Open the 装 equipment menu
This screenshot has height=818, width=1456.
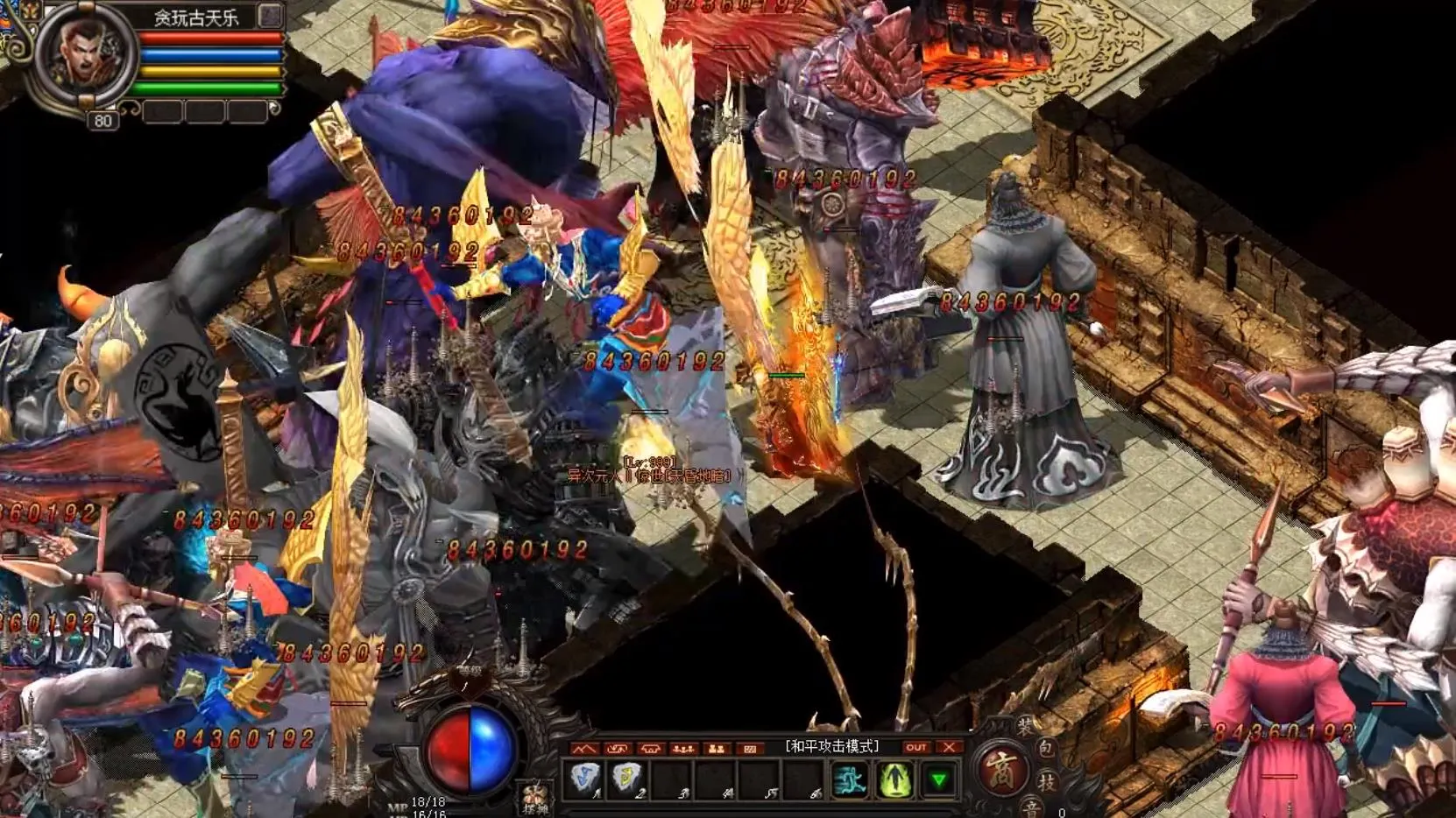pos(1024,727)
